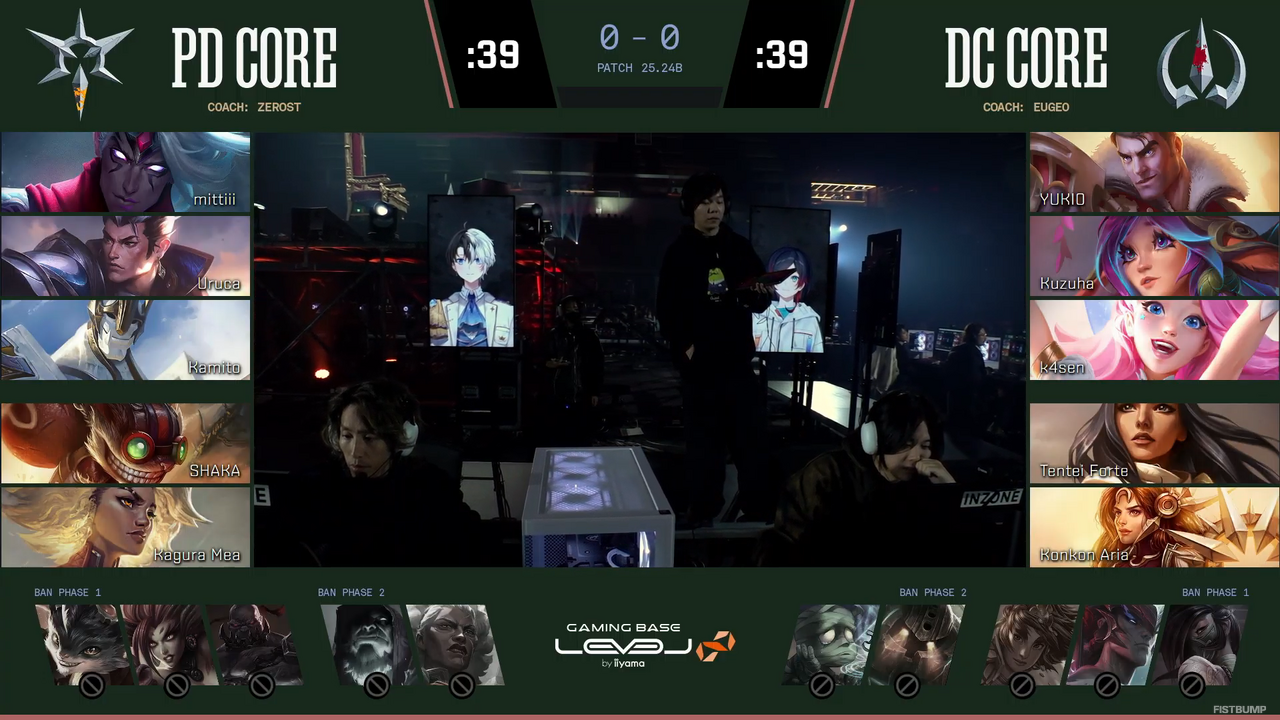Viewport: 1280px width, 720px height.
Task: Toggle the prohibition mark on Yorick's ban
Action: 376,686
